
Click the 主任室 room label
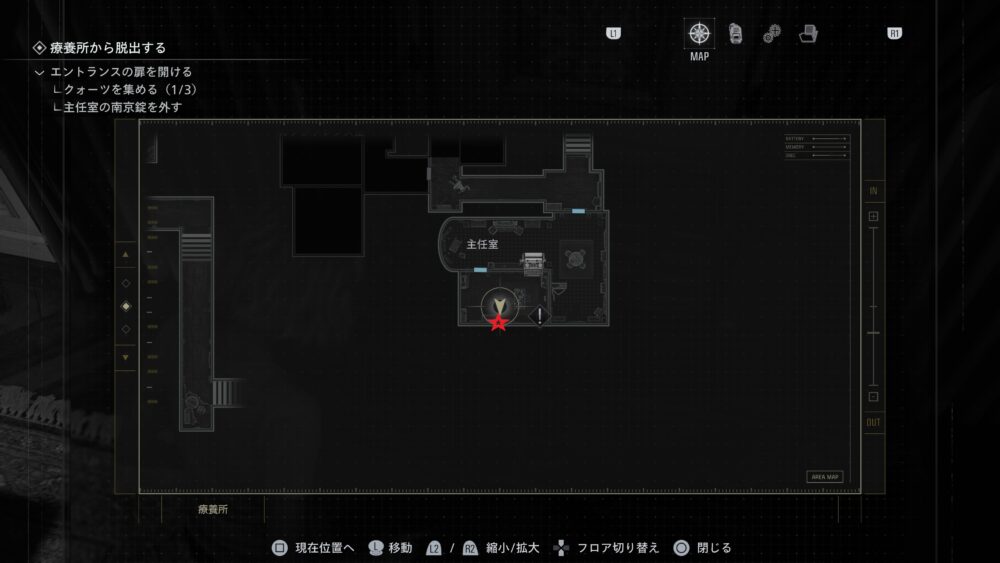click(x=482, y=243)
